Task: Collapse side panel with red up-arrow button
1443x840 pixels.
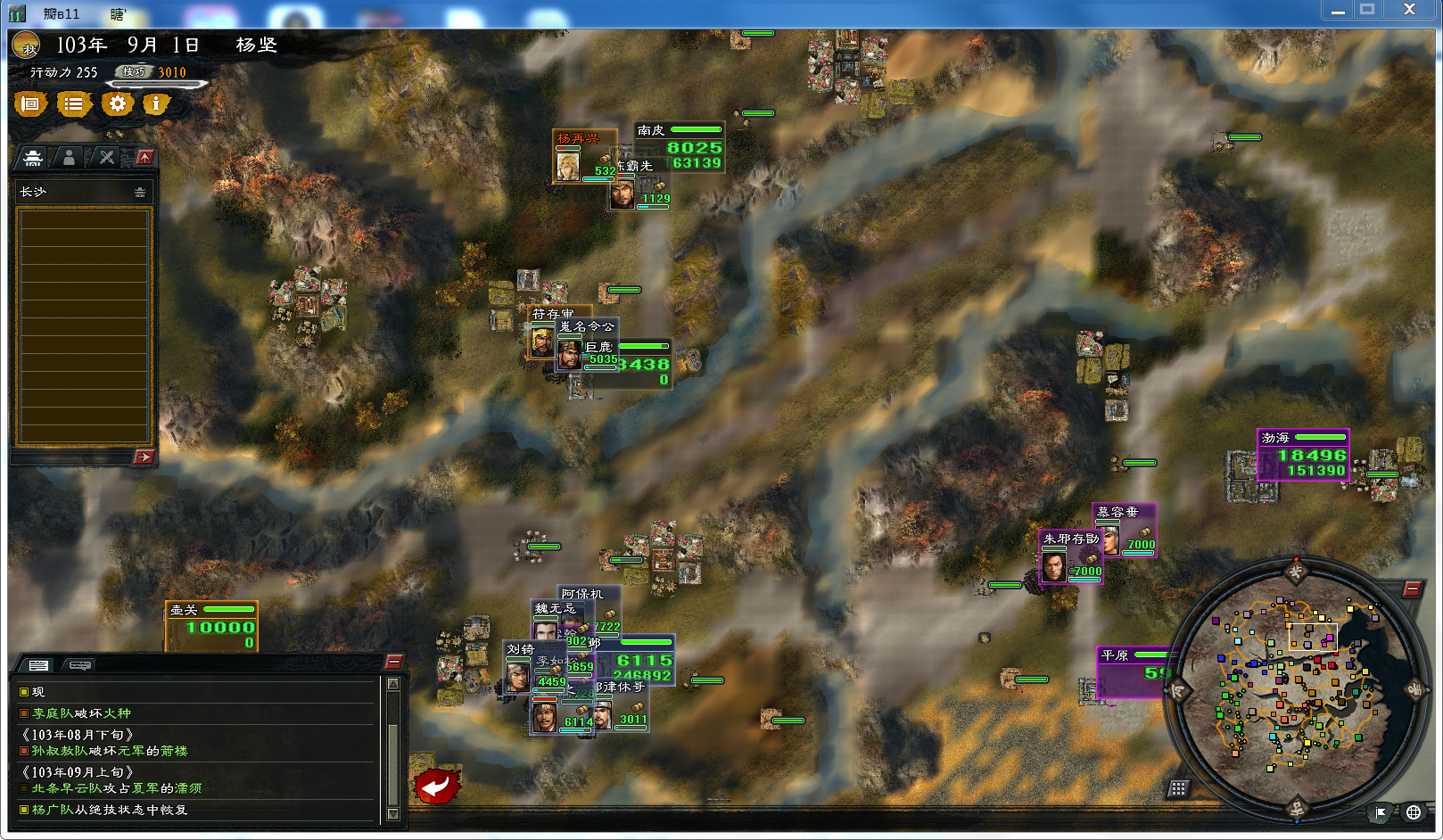Action: pyautogui.click(x=144, y=158)
